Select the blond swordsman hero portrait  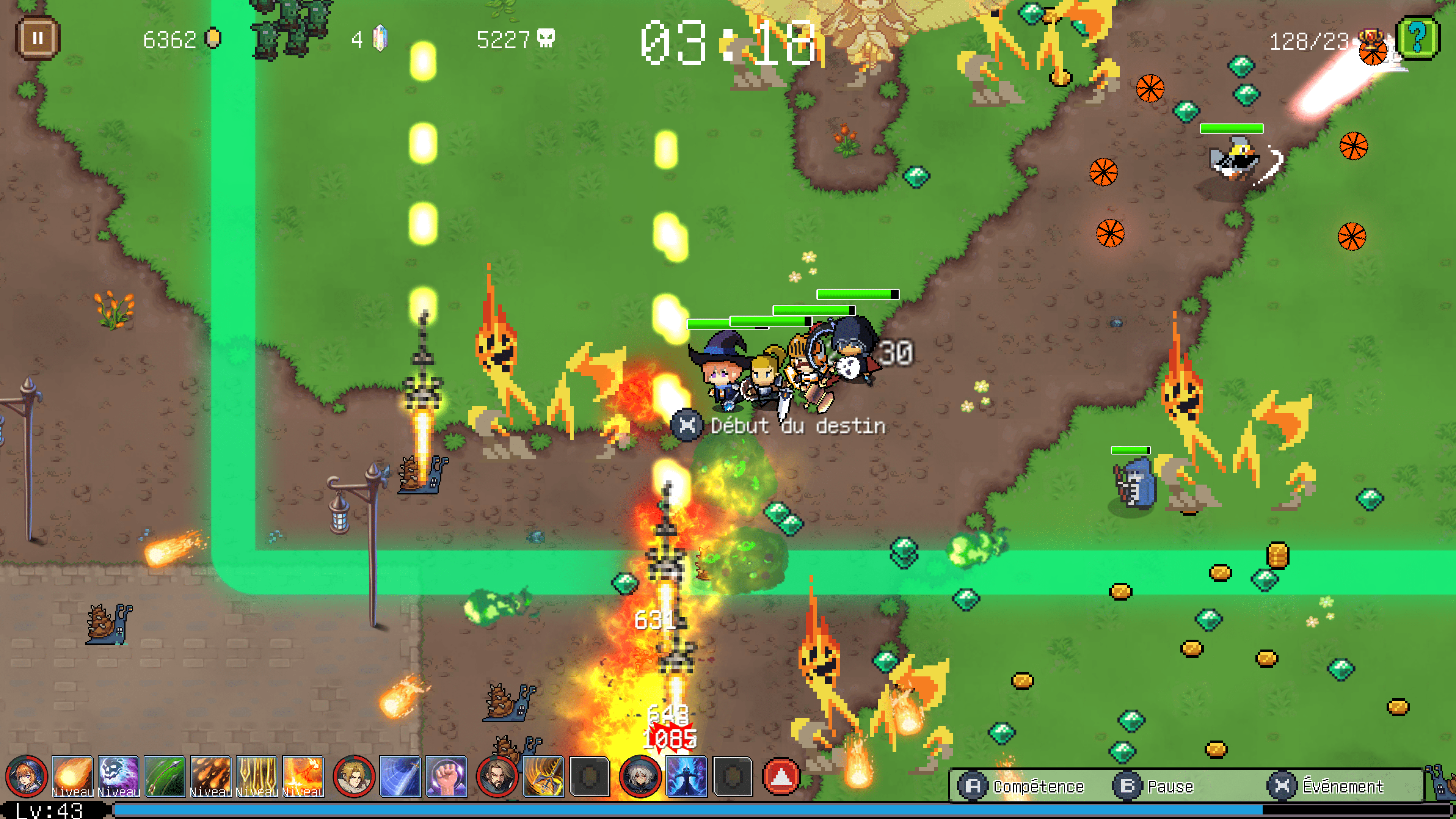tap(354, 777)
